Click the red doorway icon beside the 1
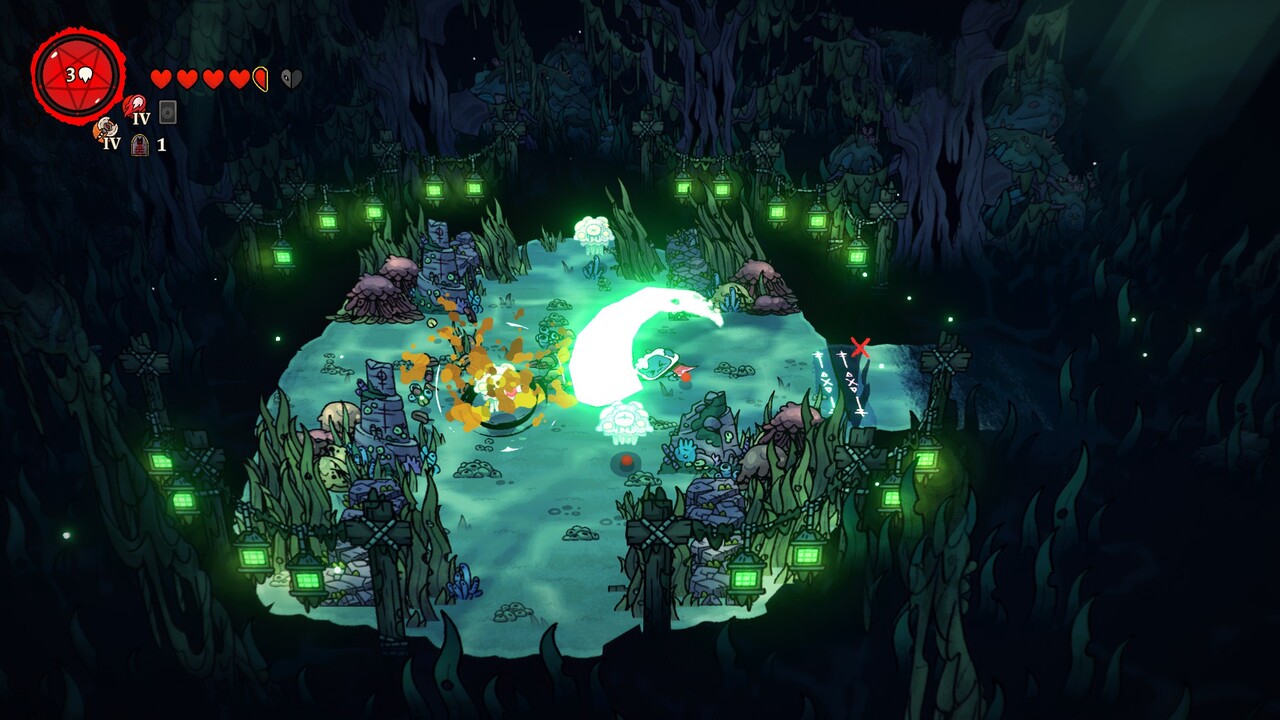Viewport: 1280px width, 720px height. 140,144
